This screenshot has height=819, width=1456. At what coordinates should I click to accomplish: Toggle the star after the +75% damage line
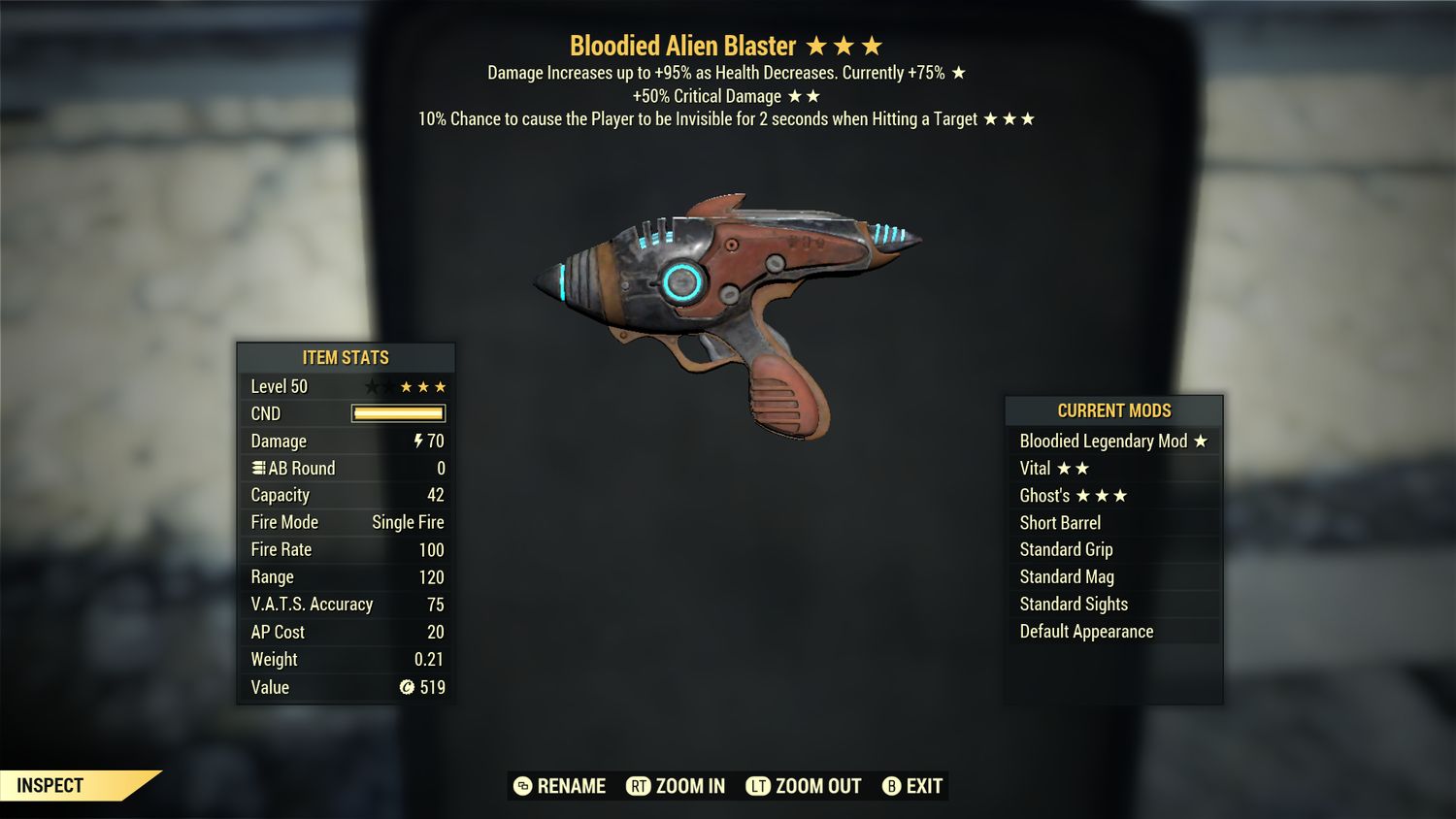tap(957, 72)
